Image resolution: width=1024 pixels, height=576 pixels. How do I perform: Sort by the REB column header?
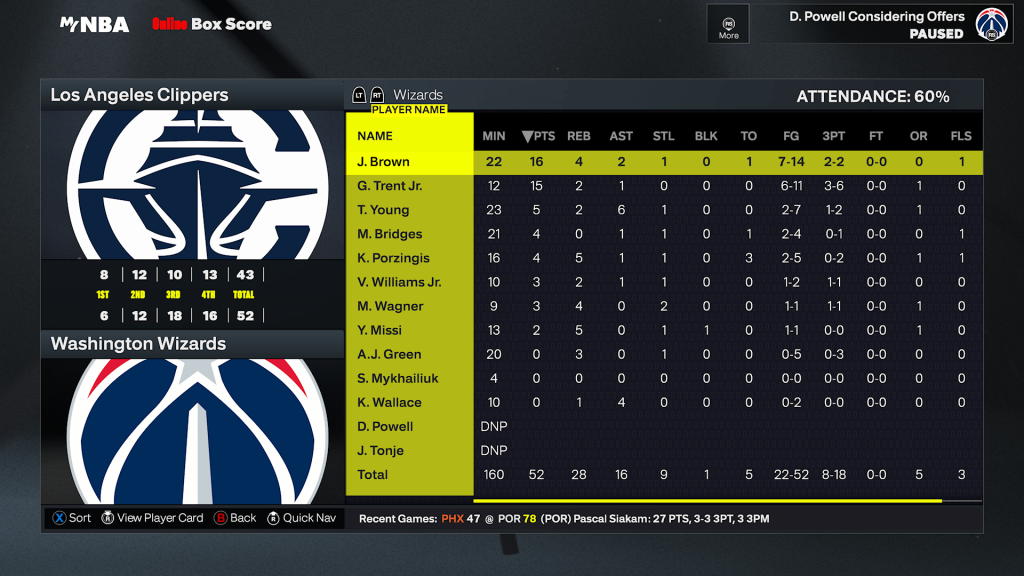579,136
